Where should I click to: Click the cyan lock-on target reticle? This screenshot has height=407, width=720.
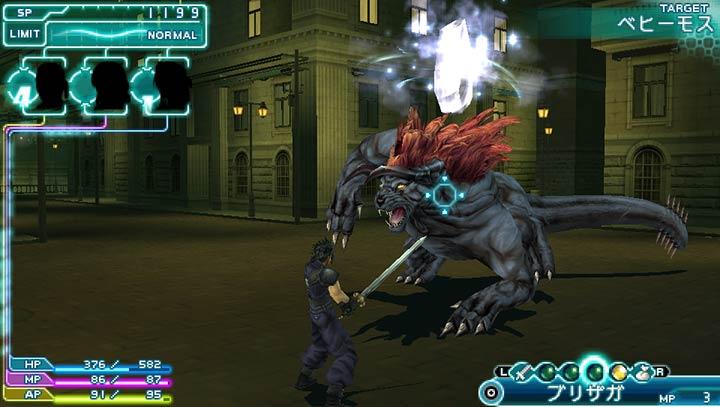[x=445, y=193]
